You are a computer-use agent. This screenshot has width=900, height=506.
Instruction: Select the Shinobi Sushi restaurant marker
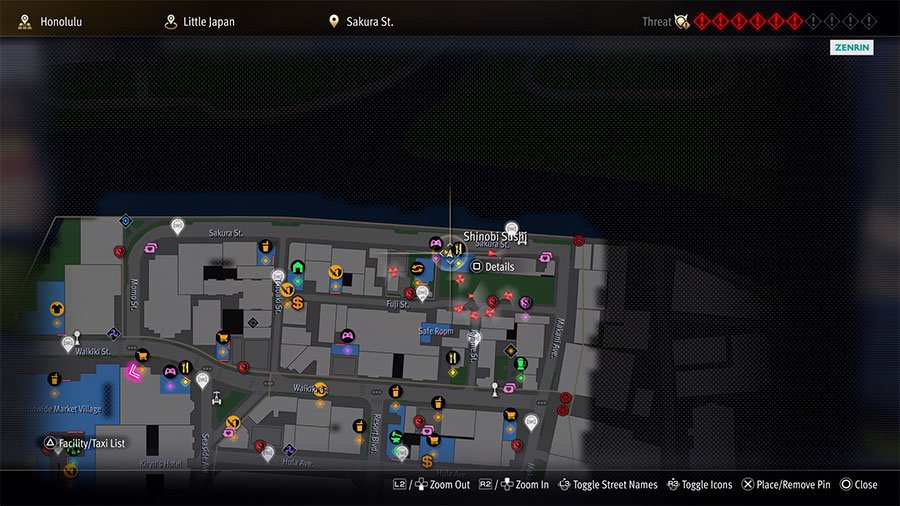(x=458, y=248)
